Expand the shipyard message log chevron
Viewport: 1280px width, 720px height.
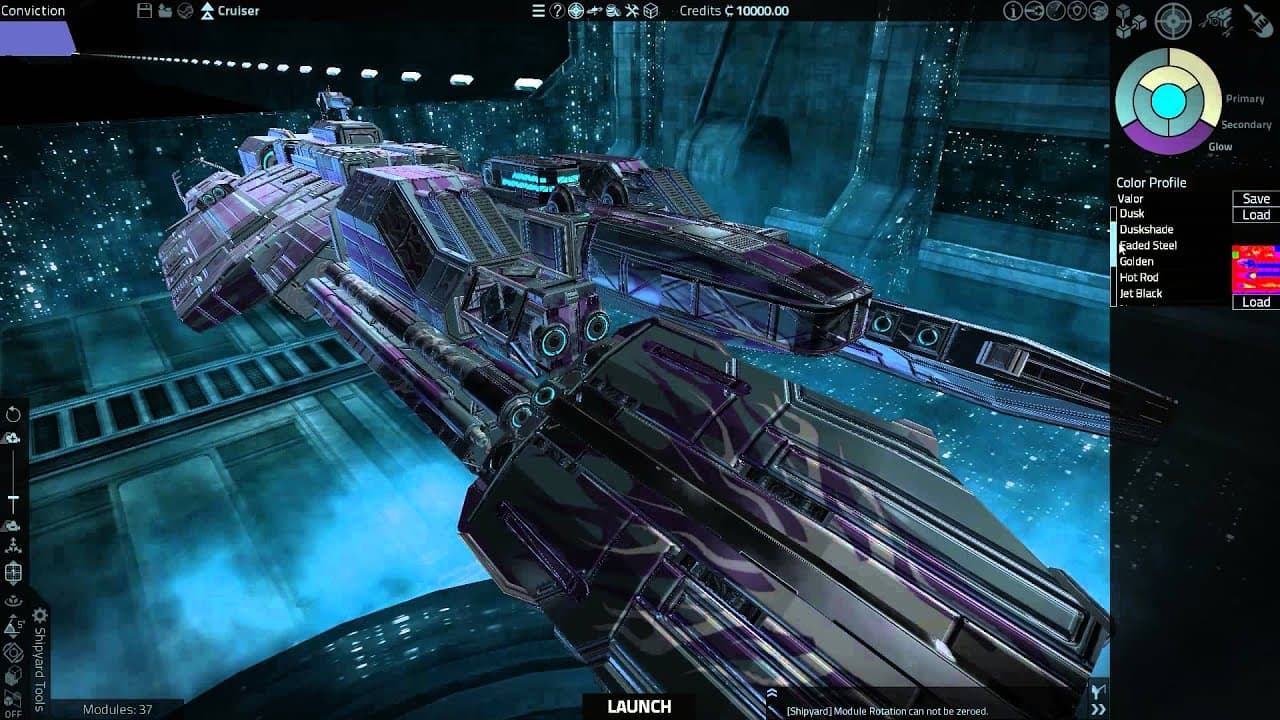coord(771,695)
